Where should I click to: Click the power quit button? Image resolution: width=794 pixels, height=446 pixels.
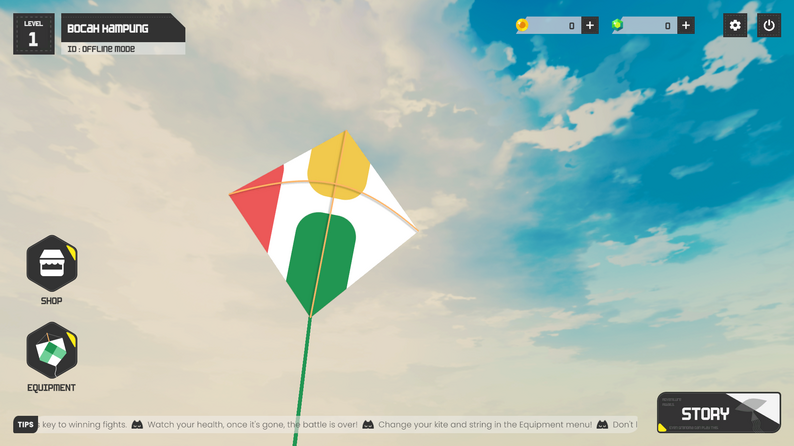[769, 25]
